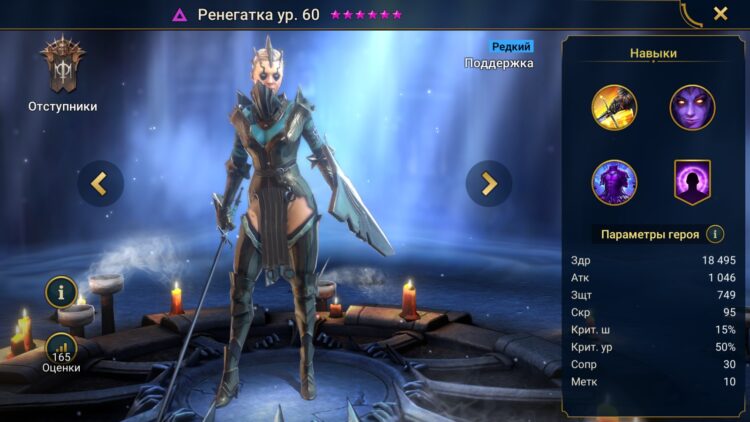Select the purple armored figure skill icon
This screenshot has height=422, width=750.
tap(614, 182)
